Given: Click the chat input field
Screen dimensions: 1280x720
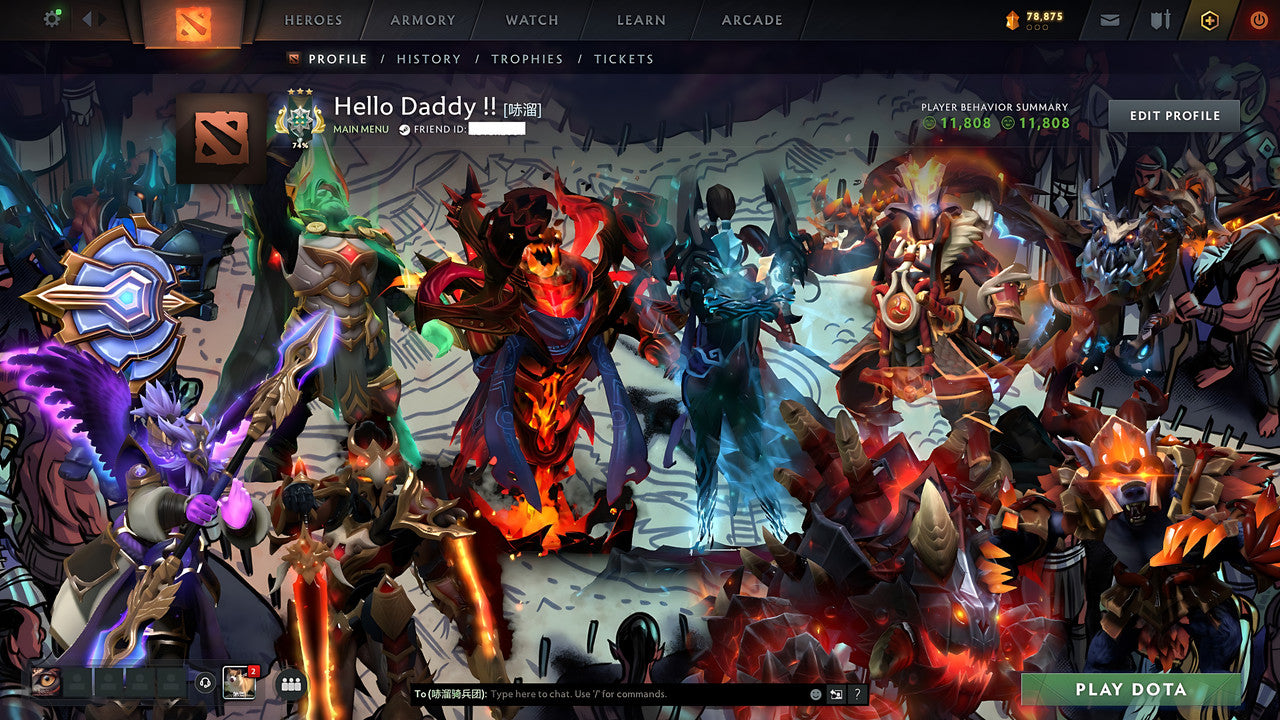Looking at the screenshot, I should point(600,692).
